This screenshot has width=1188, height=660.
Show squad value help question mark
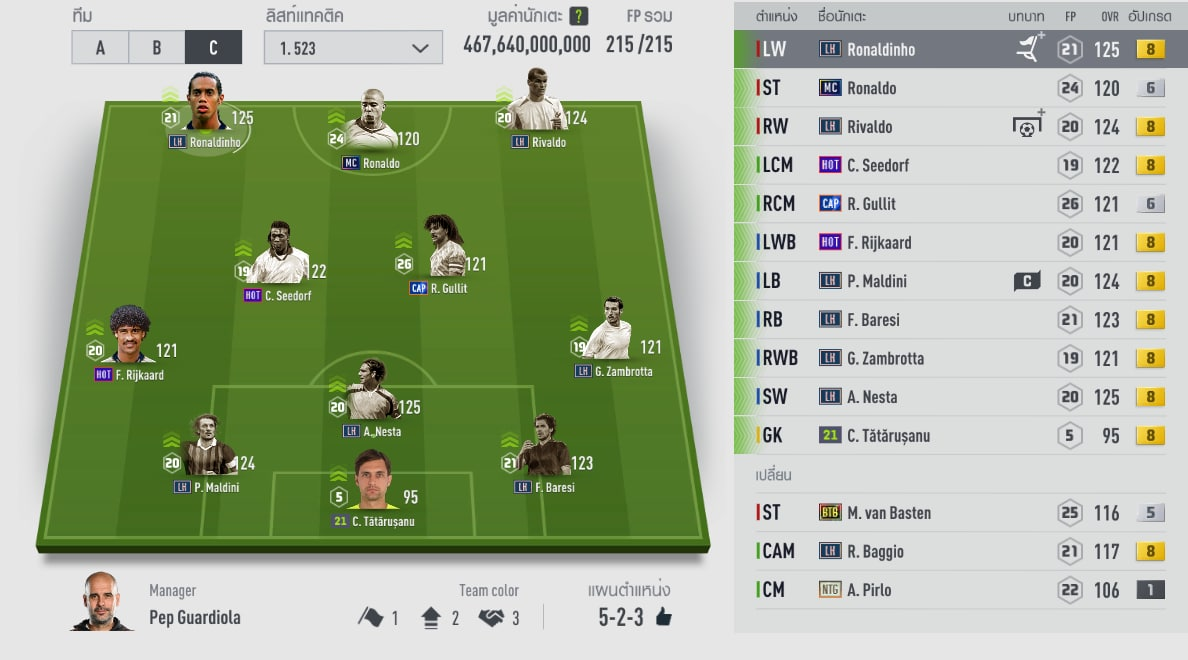coord(578,16)
